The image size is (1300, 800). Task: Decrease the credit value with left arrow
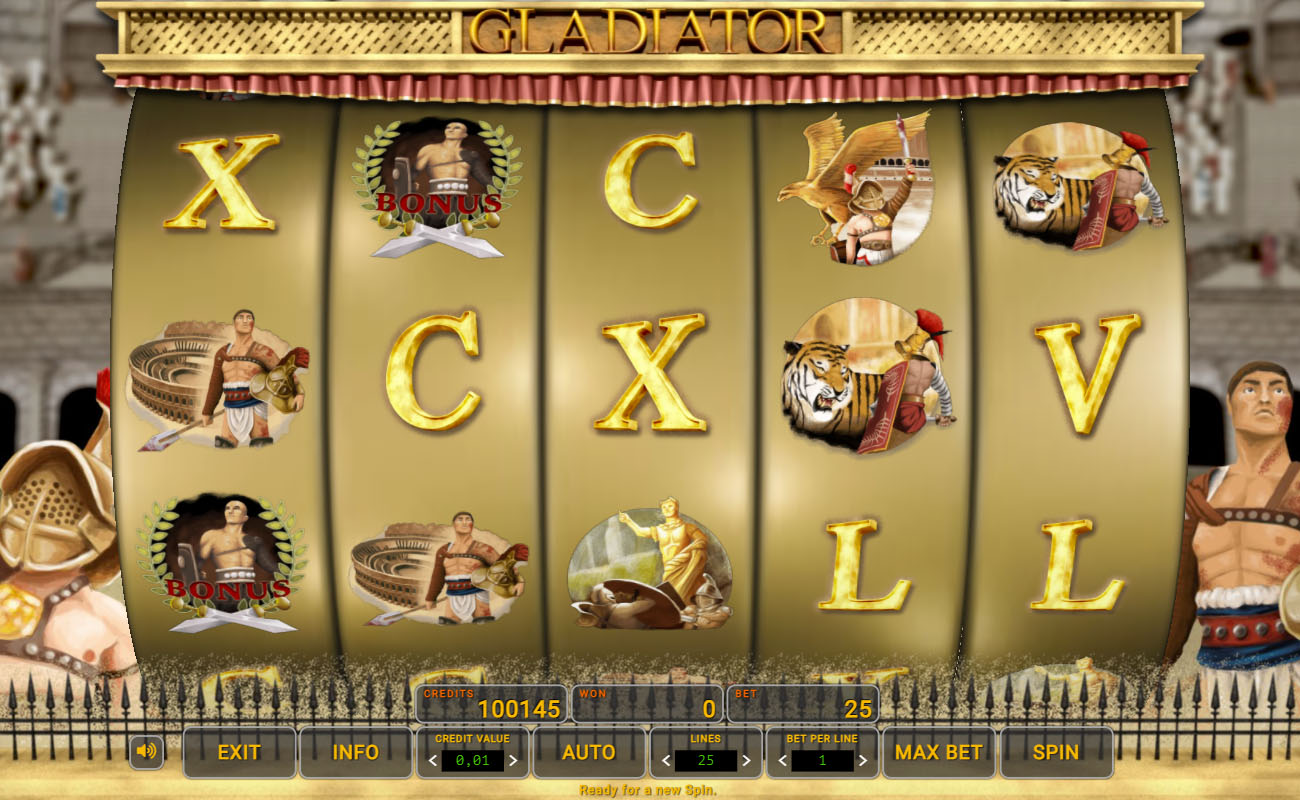(433, 761)
